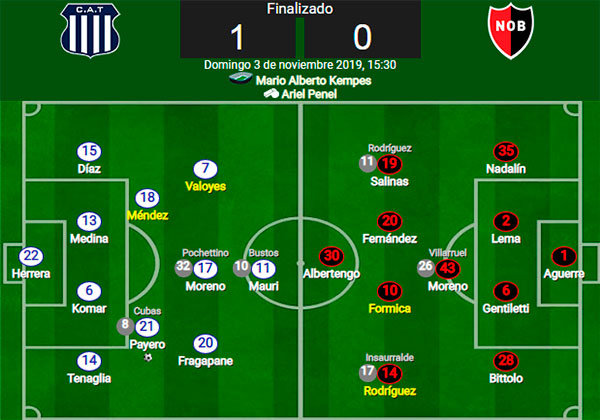Viewport: 600px width, 420px height.
Task: Pick Komar number 6 marker
Action: point(89,290)
